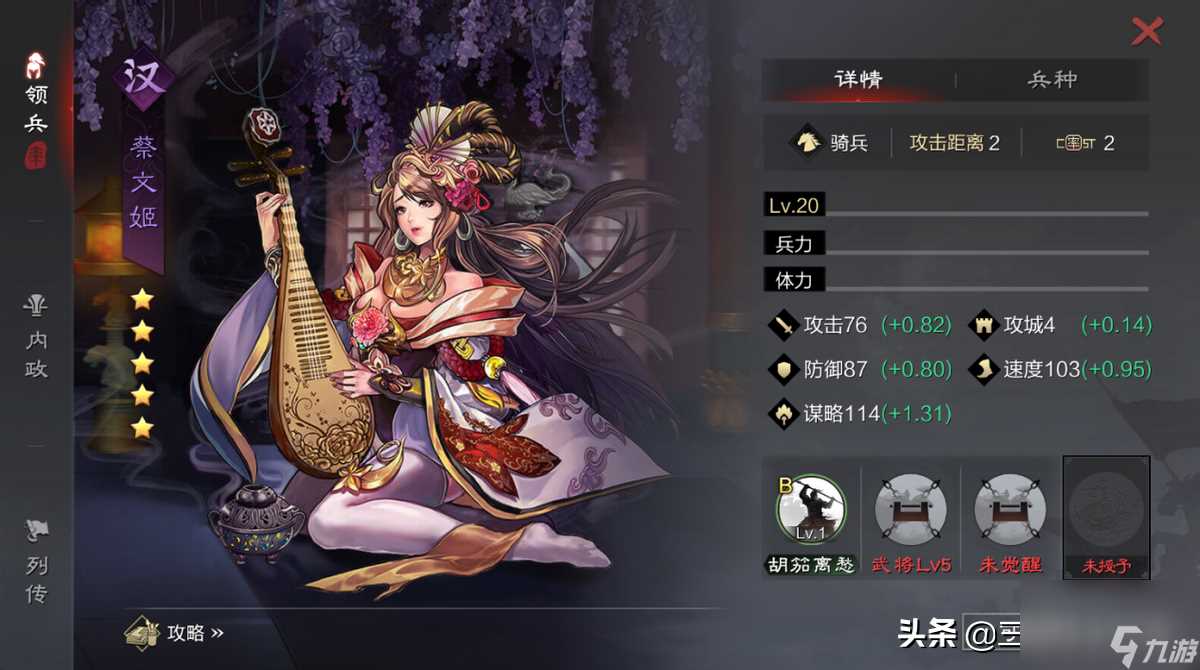Switch to the 详情 tab
The width and height of the screenshot is (1200, 670).
pos(858,80)
